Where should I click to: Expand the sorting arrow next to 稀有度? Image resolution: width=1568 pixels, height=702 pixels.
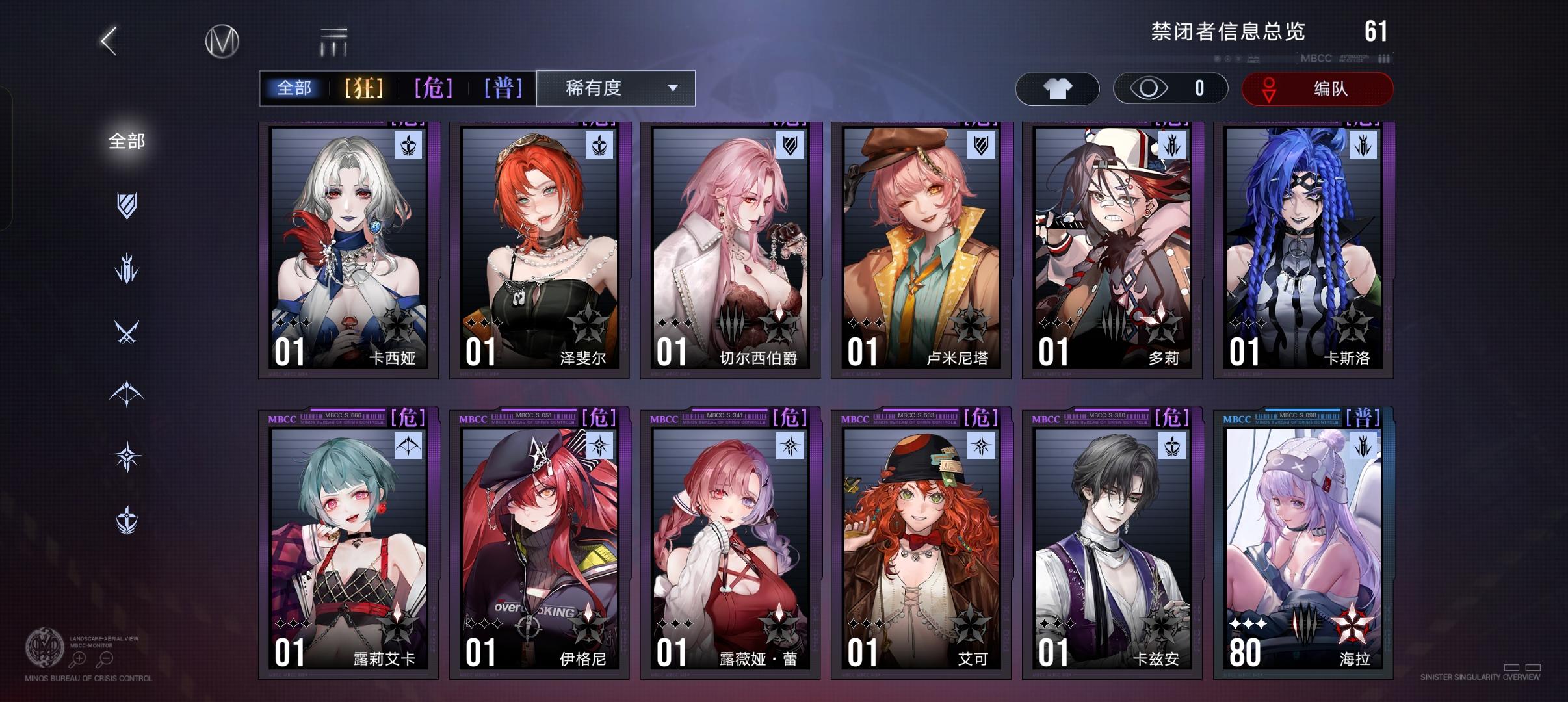point(673,88)
